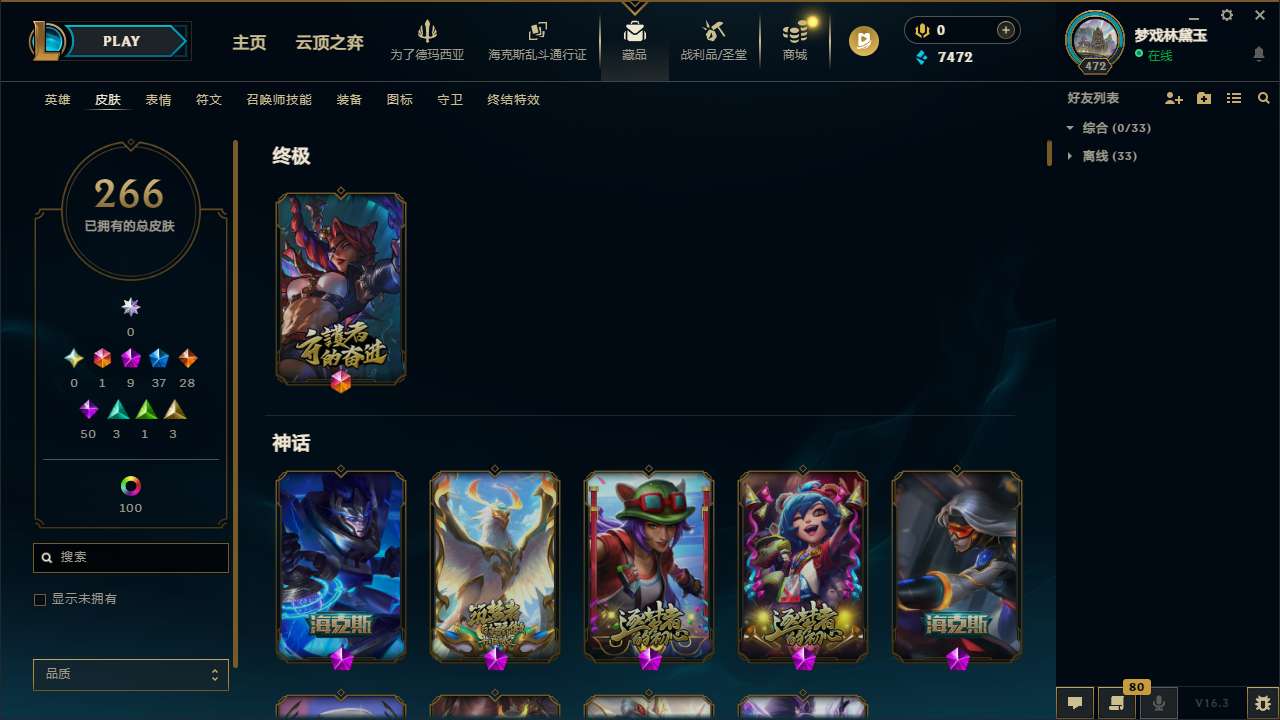
Task: Open the missions scroll icon showing 80 badge
Action: pos(1116,703)
